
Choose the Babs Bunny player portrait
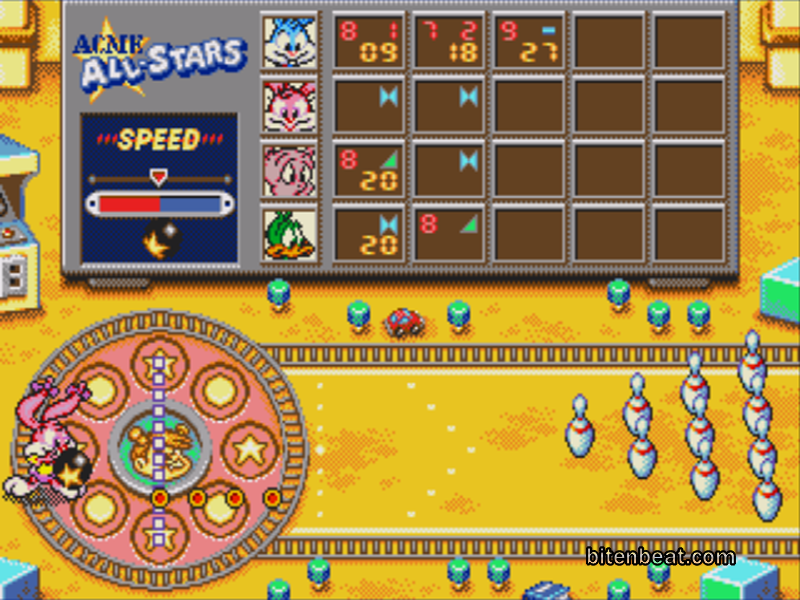tap(290, 106)
